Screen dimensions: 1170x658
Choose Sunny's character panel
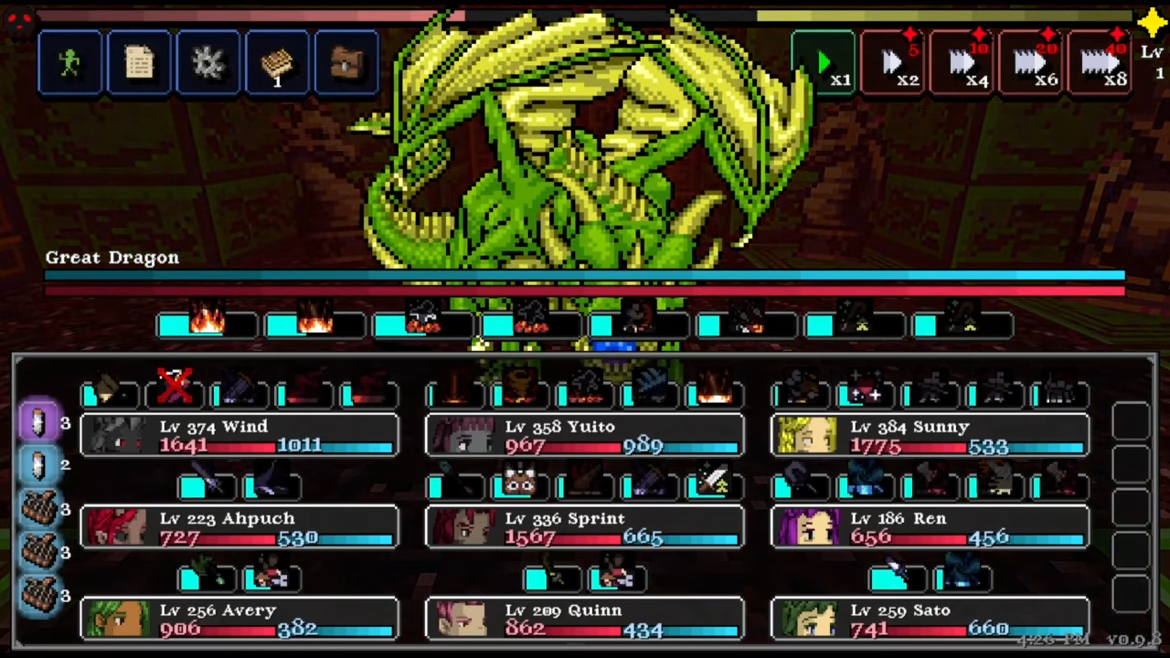[930, 435]
